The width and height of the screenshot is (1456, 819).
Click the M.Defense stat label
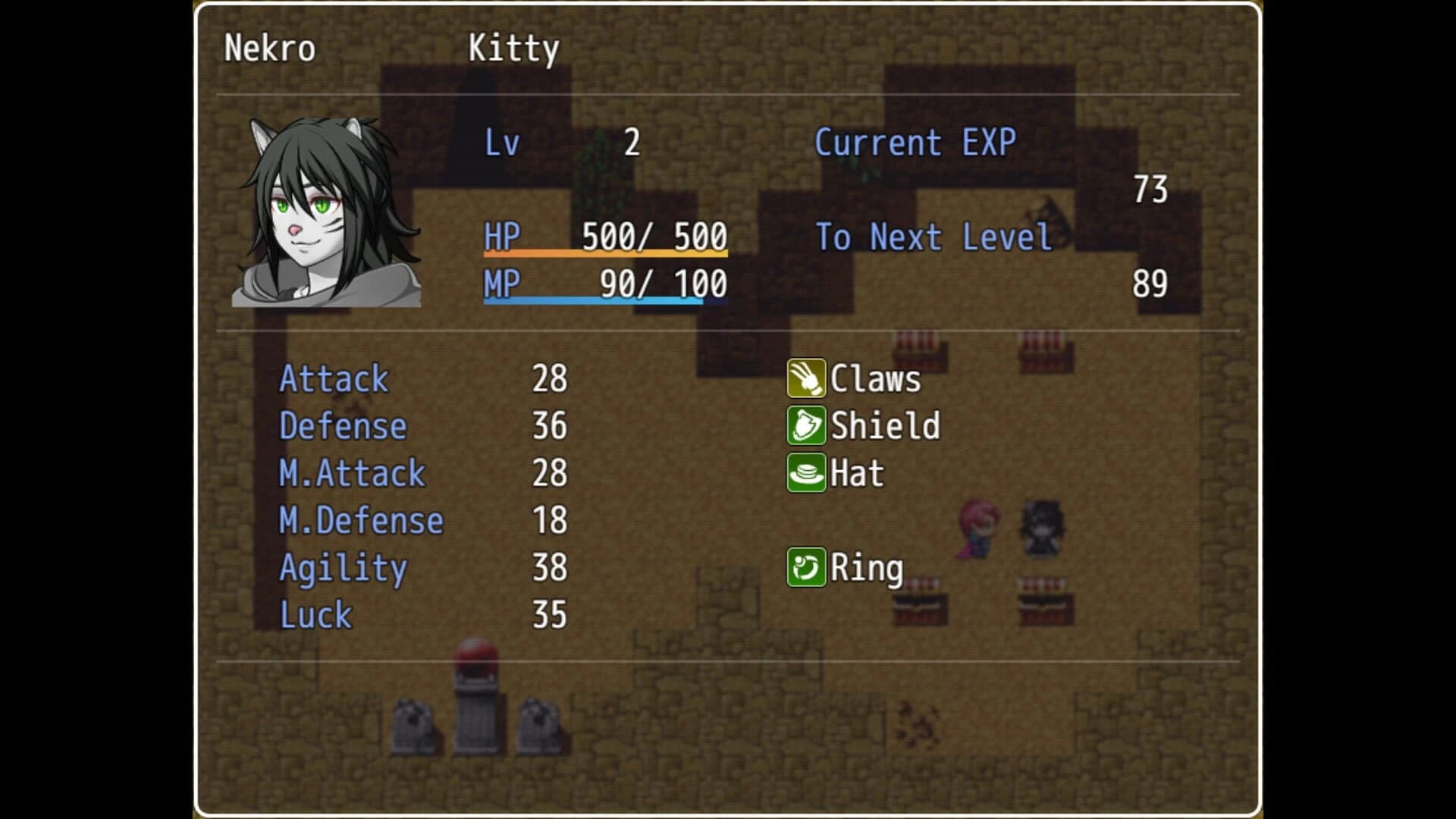(x=361, y=520)
